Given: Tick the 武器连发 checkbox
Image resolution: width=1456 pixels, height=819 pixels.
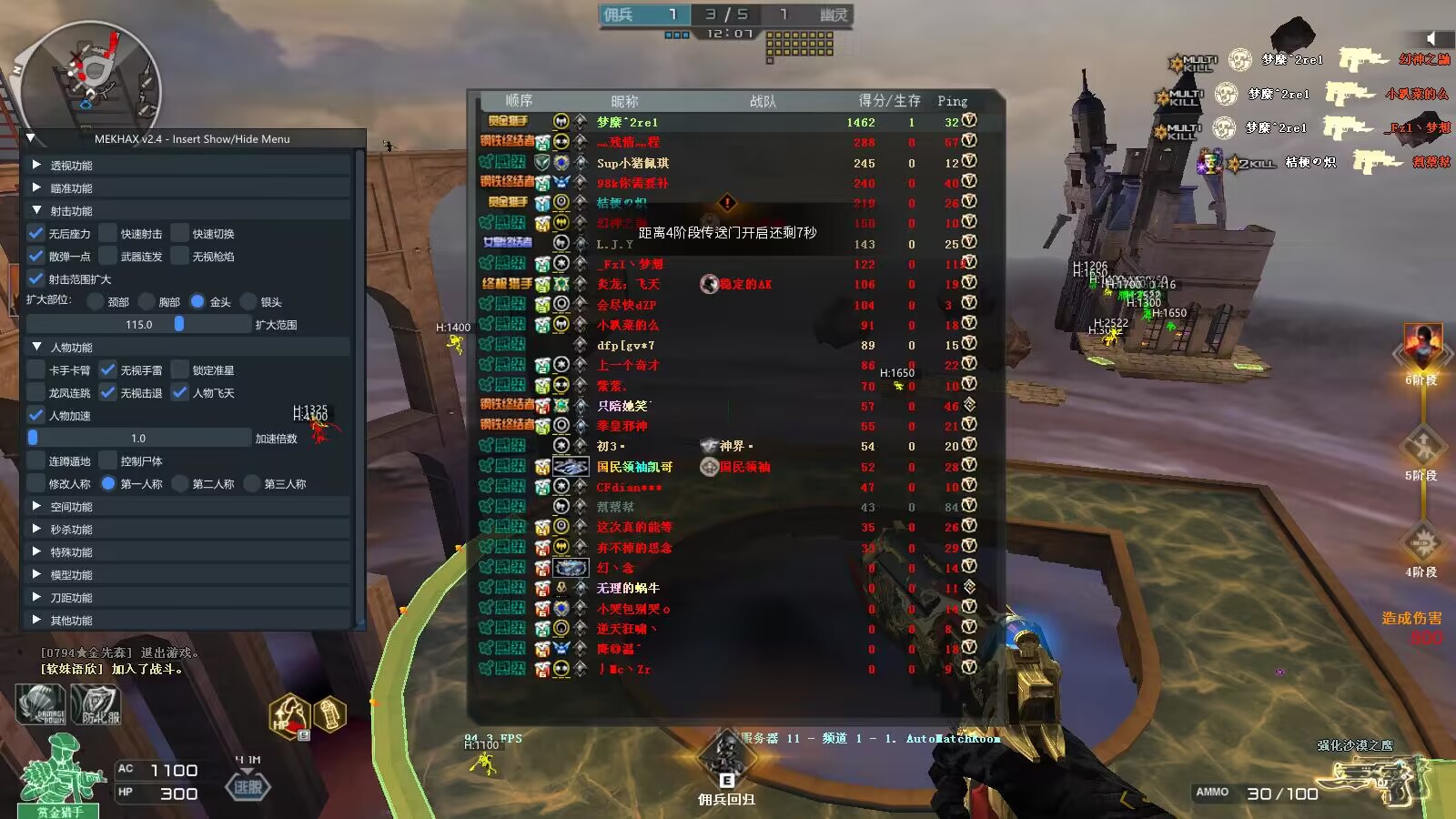Looking at the screenshot, I should 108,256.
